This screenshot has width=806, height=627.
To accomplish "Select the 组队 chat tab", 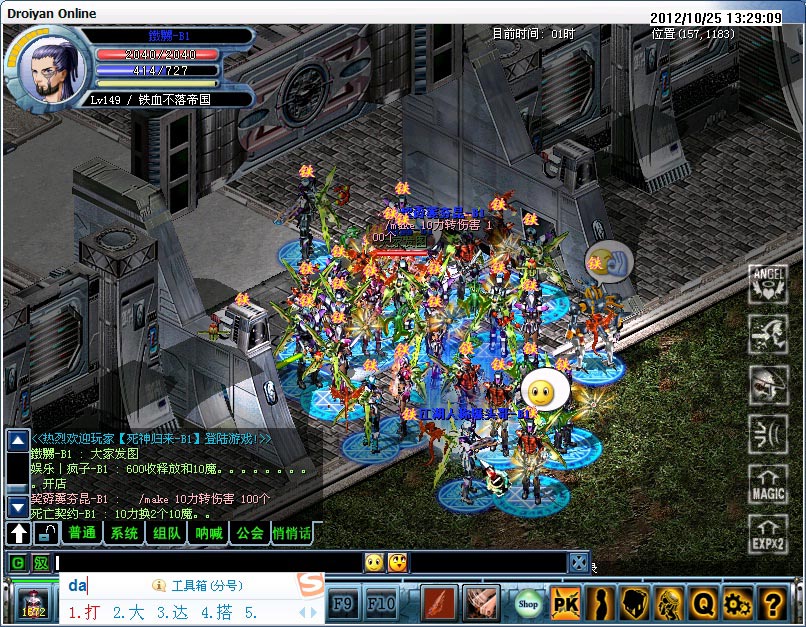I will (167, 533).
